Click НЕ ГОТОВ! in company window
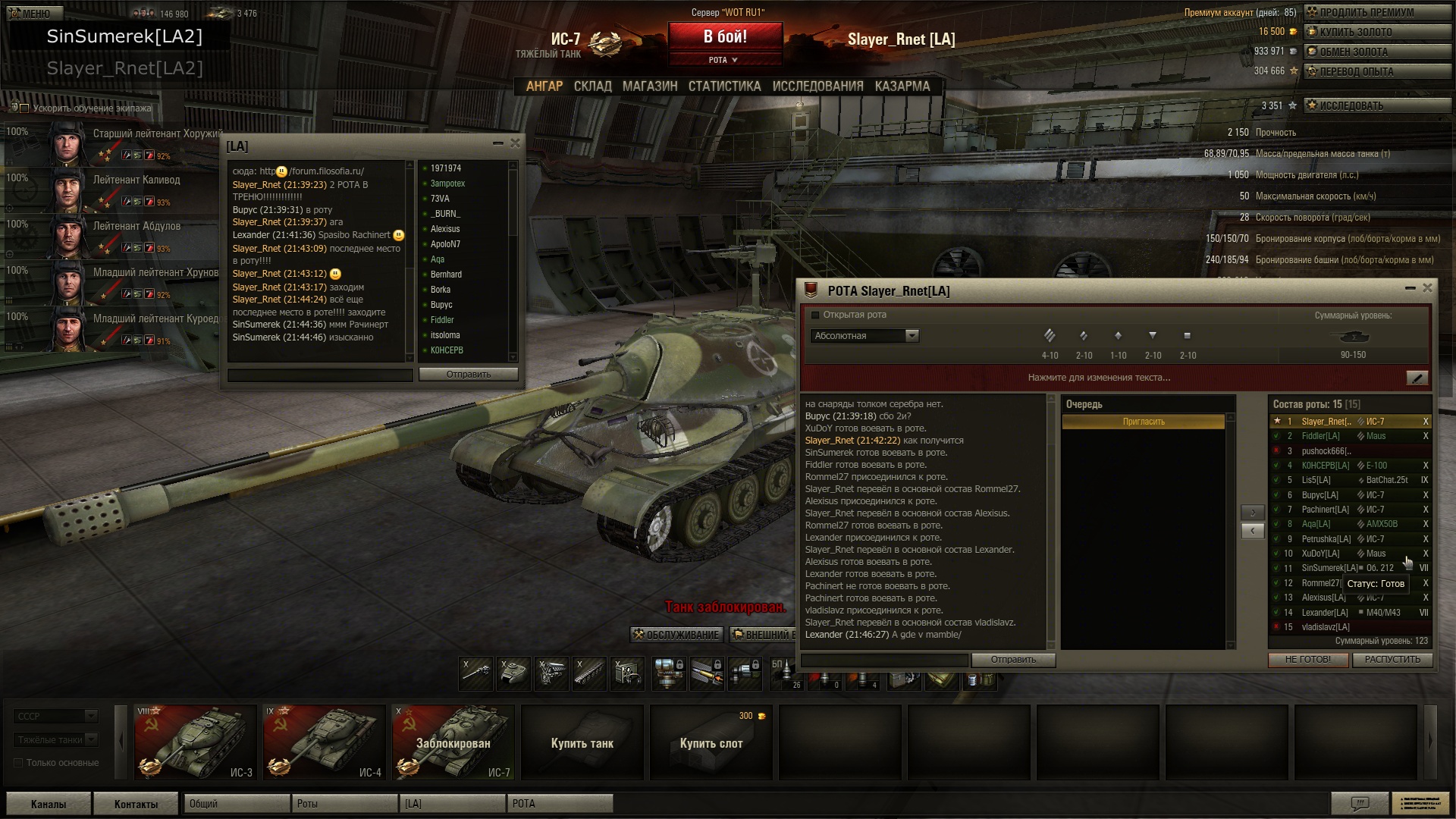Image resolution: width=1456 pixels, height=819 pixels. tap(1307, 660)
